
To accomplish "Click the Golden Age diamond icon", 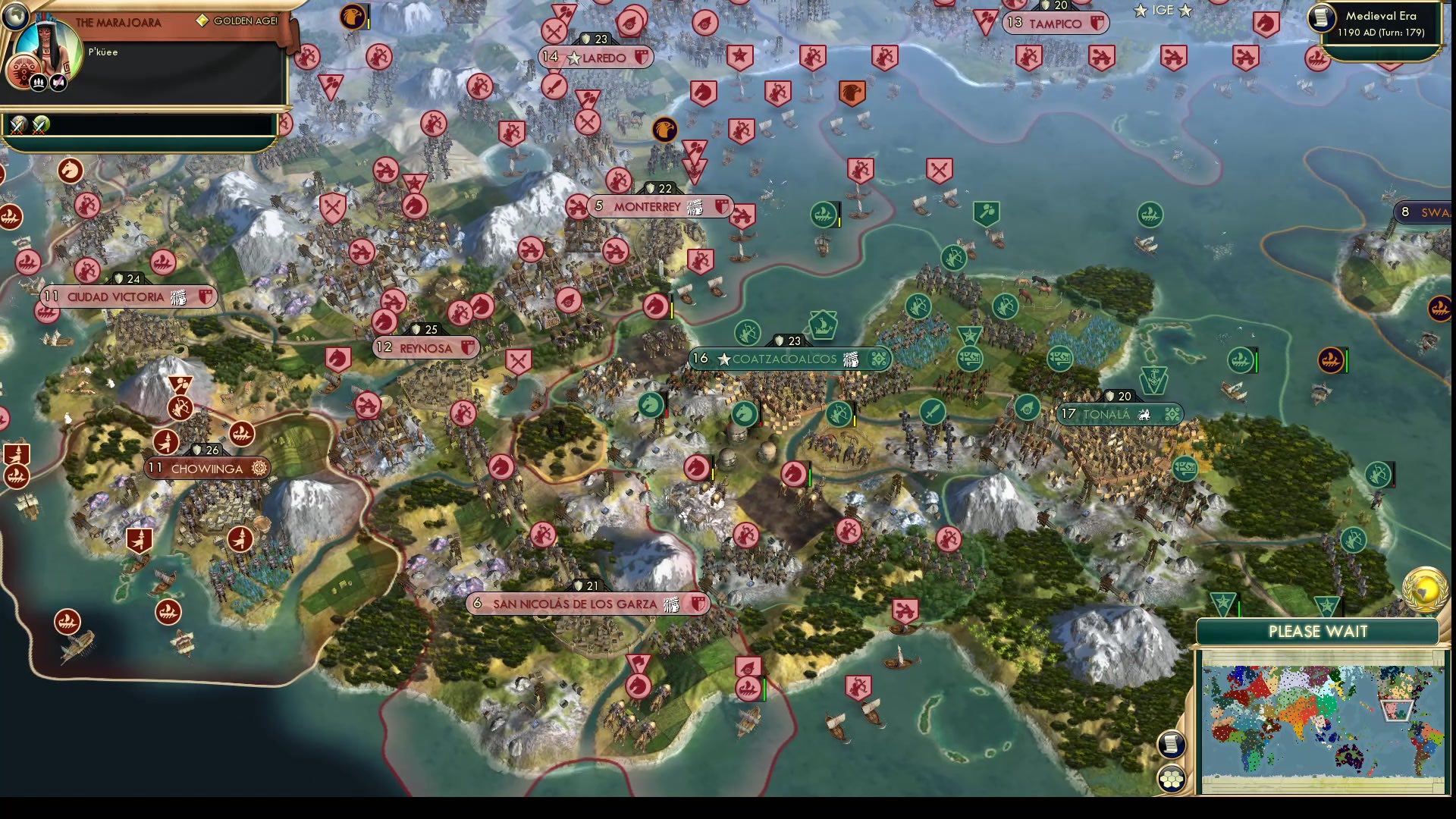I will coord(202,22).
